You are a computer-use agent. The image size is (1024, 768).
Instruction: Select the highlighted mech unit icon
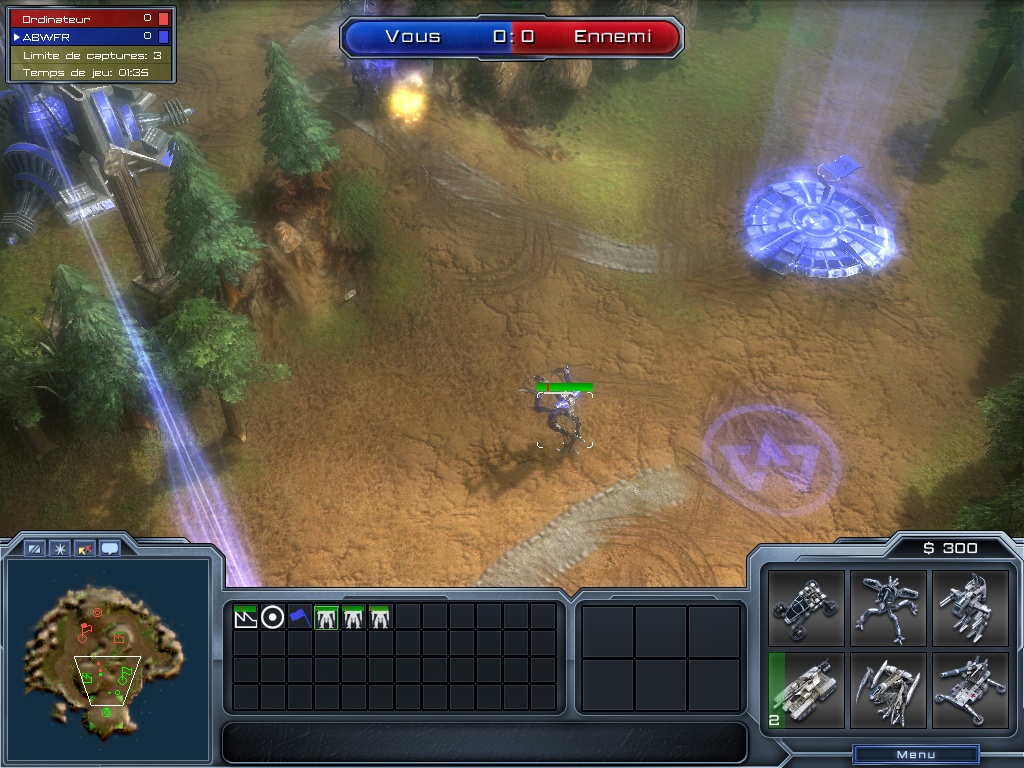click(326, 617)
